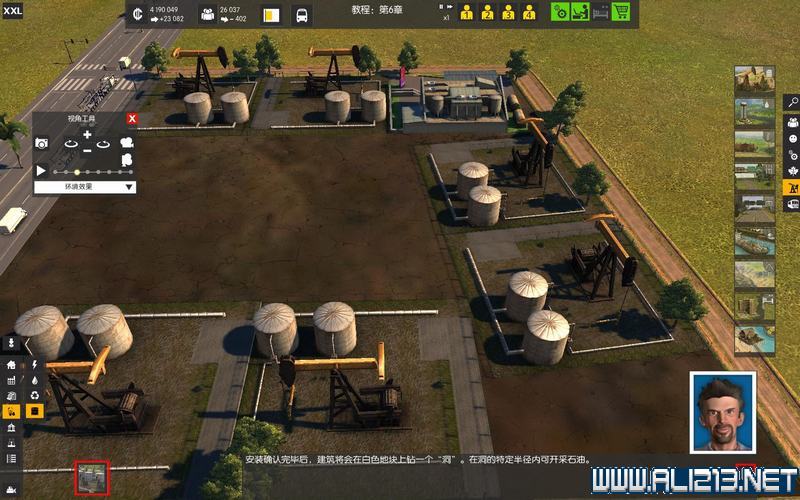Select game speed preset 4

[529, 13]
